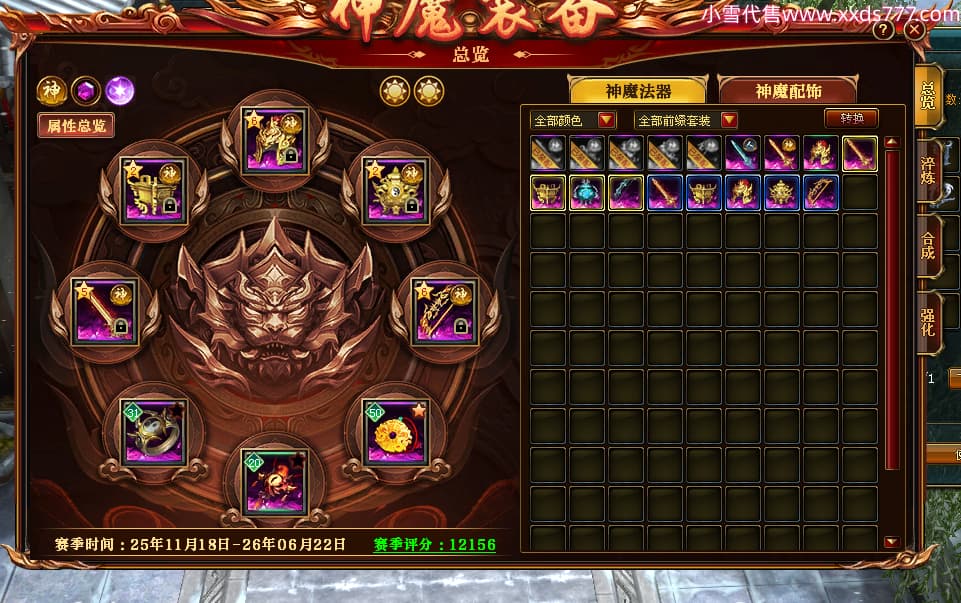
Task: Choose the equipped golden bow slot
Action: pyautogui.click(x=445, y=311)
